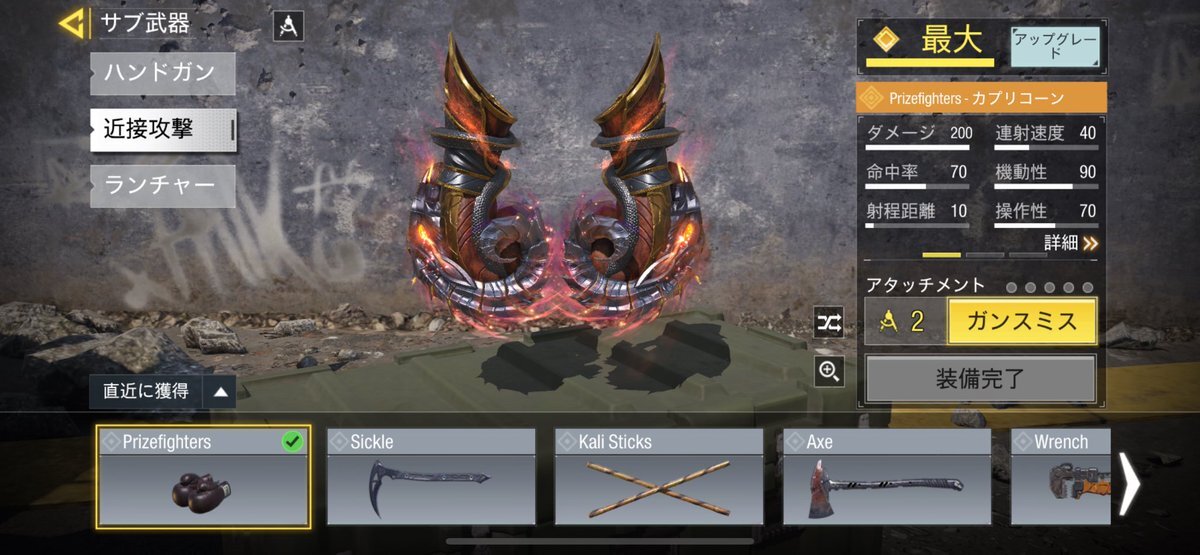Click the shuffle arrows icon

tap(829, 321)
